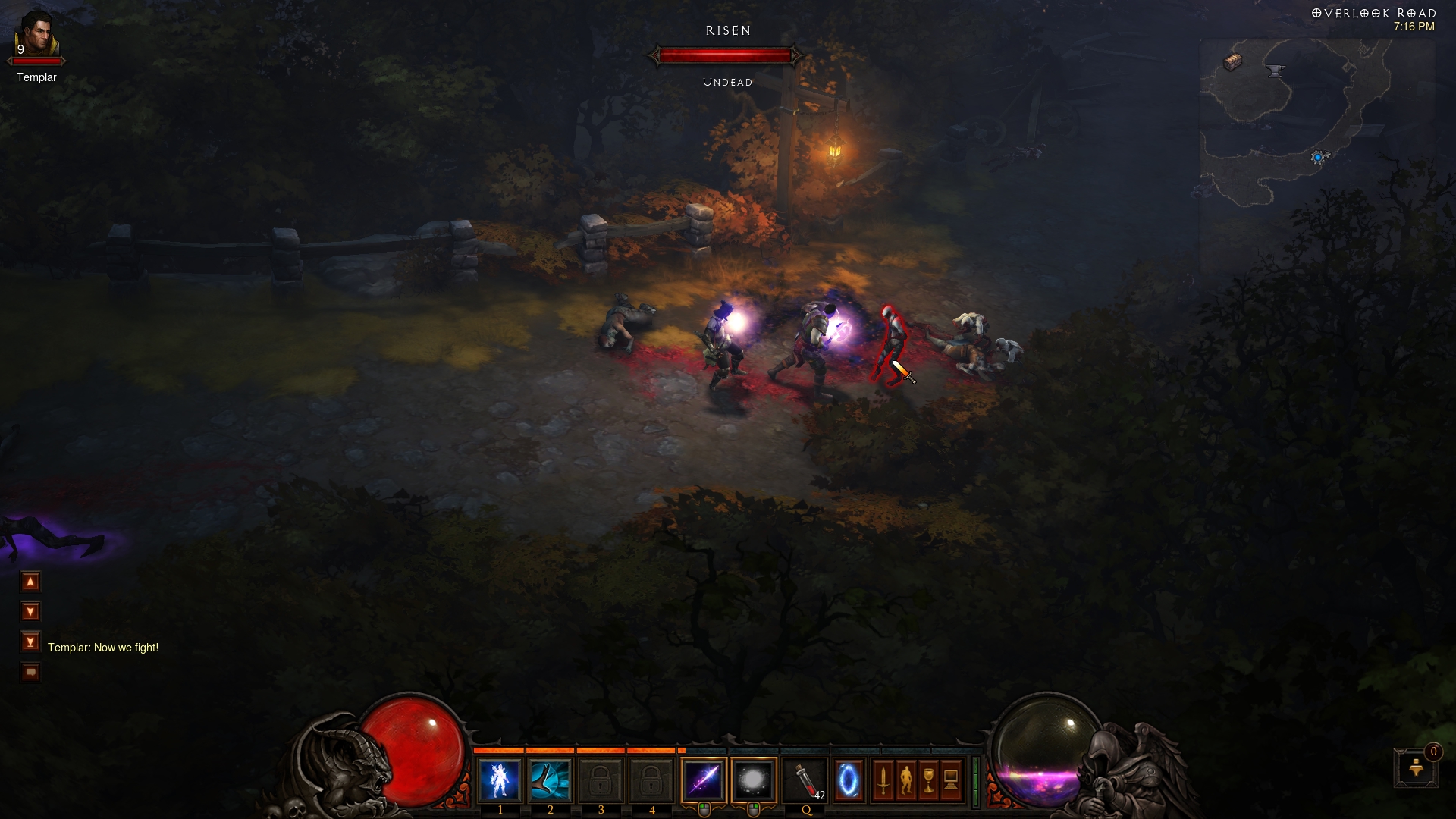The height and width of the screenshot is (819, 1456).
Task: Open the game menu computer button
Action: tap(951, 780)
